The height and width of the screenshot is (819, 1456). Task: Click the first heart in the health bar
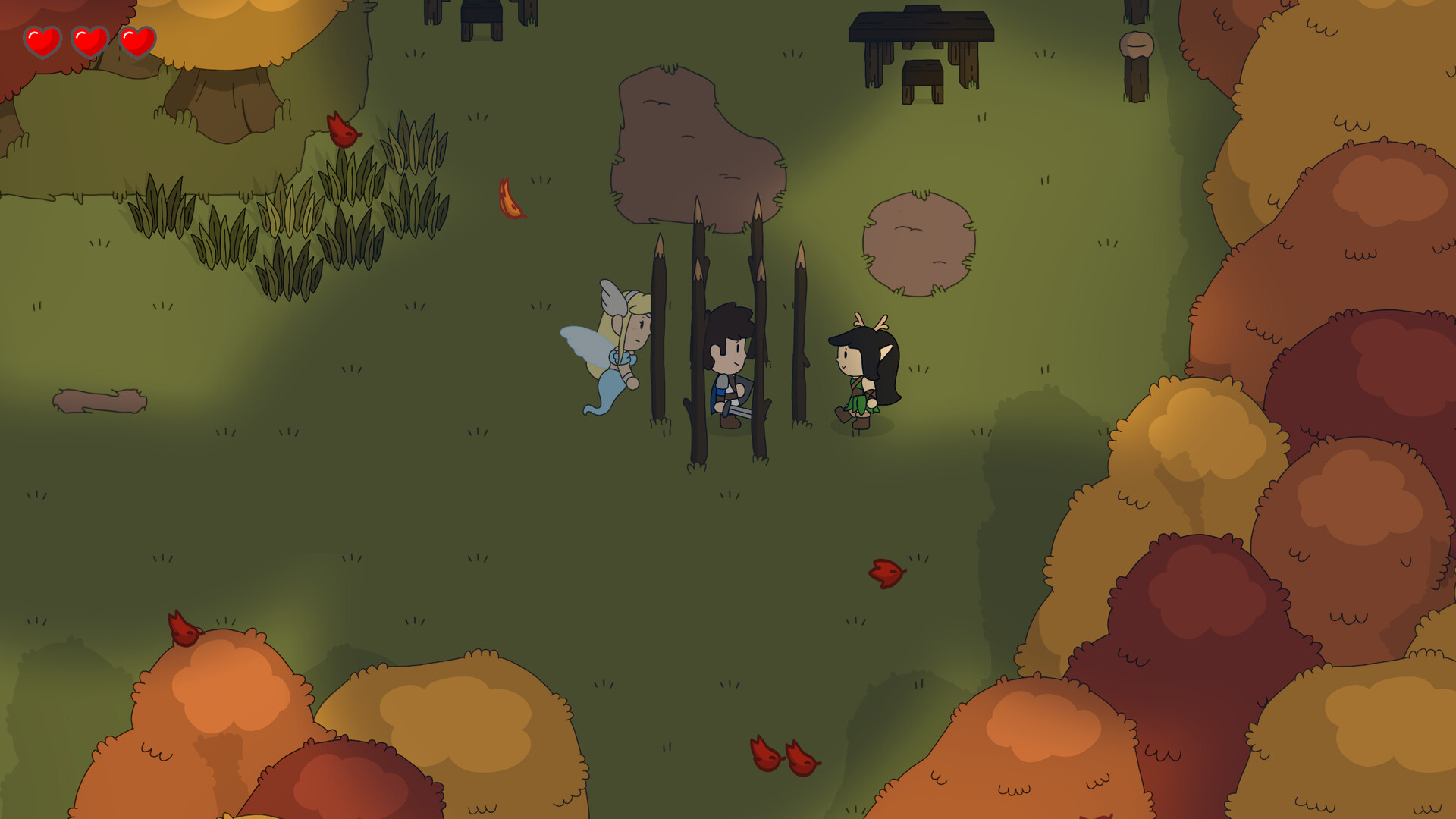tap(42, 42)
